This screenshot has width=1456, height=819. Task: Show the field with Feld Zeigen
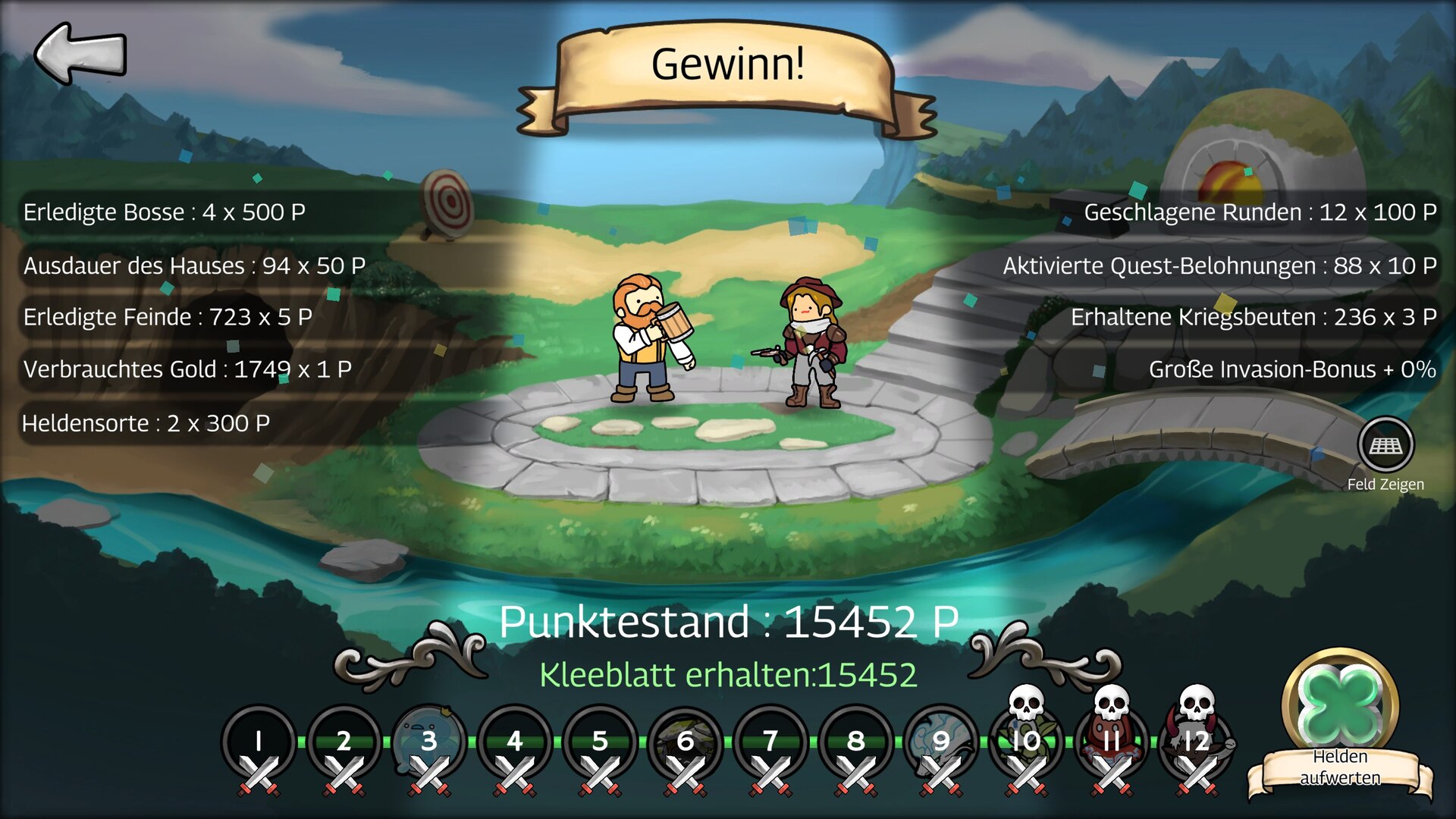1385,446
